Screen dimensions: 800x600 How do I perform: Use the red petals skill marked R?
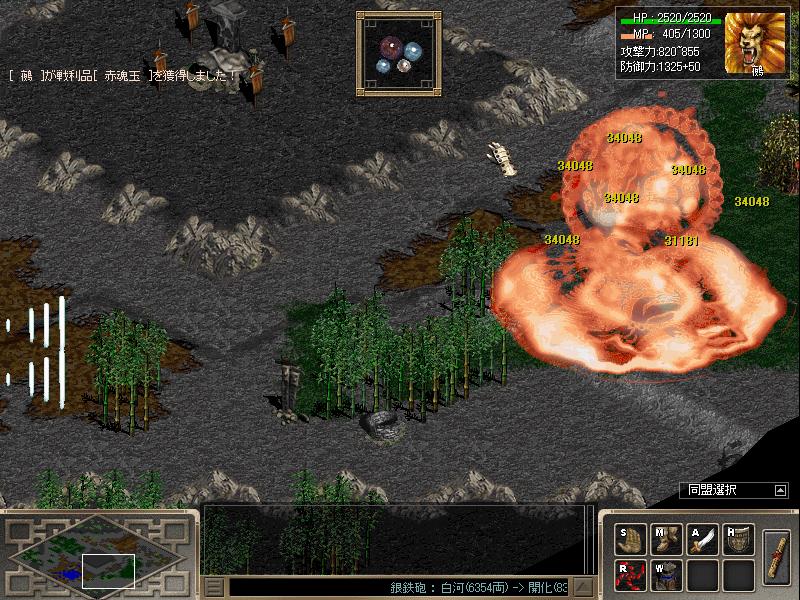point(629,574)
